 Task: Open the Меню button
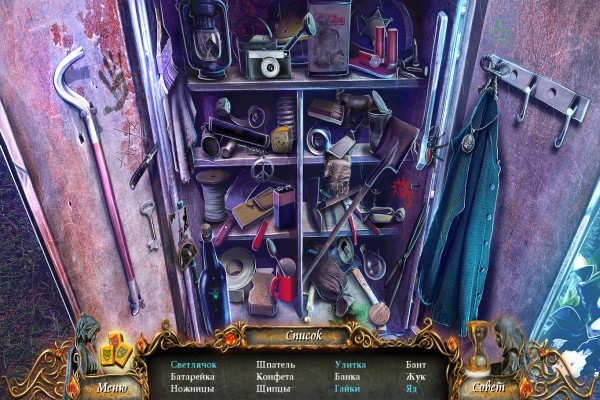(x=112, y=385)
